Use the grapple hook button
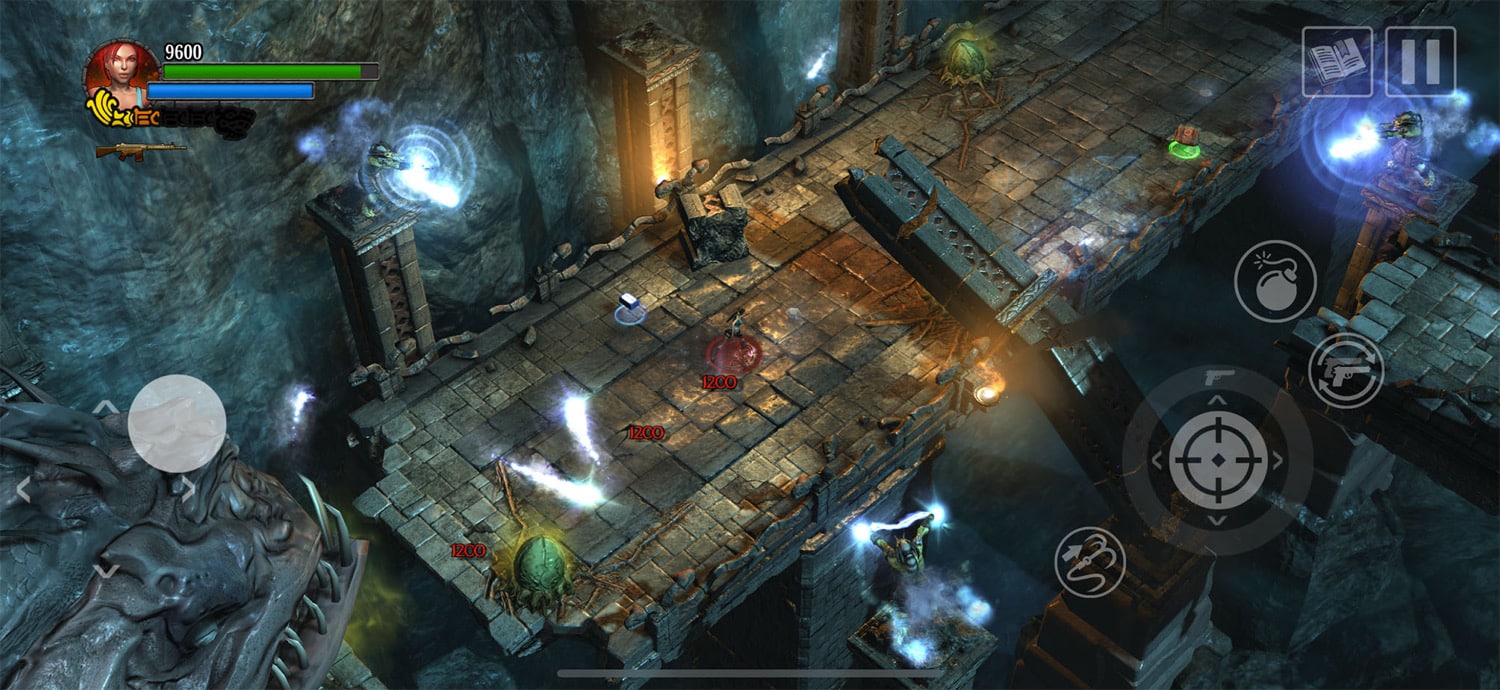 coord(1090,562)
